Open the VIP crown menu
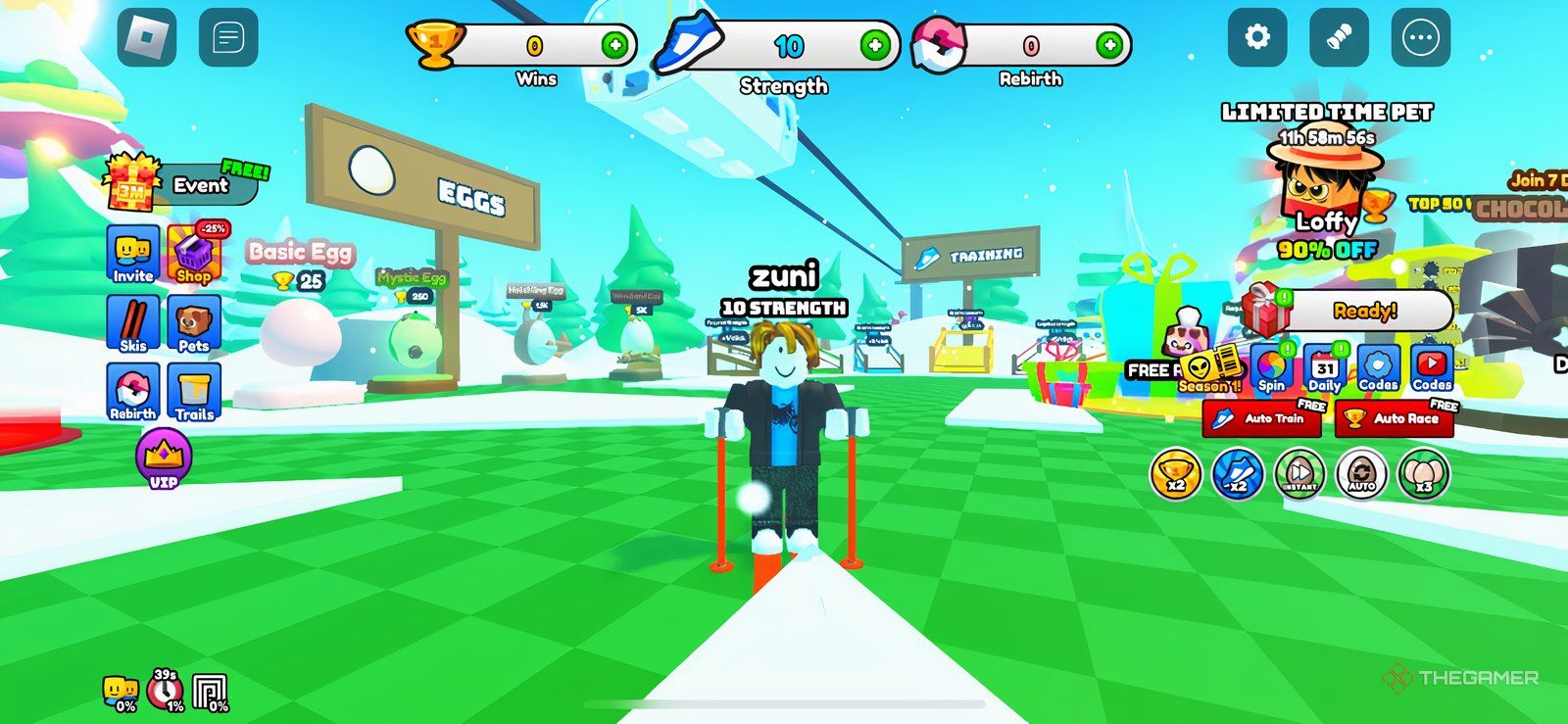This screenshot has width=1568, height=724. click(163, 459)
